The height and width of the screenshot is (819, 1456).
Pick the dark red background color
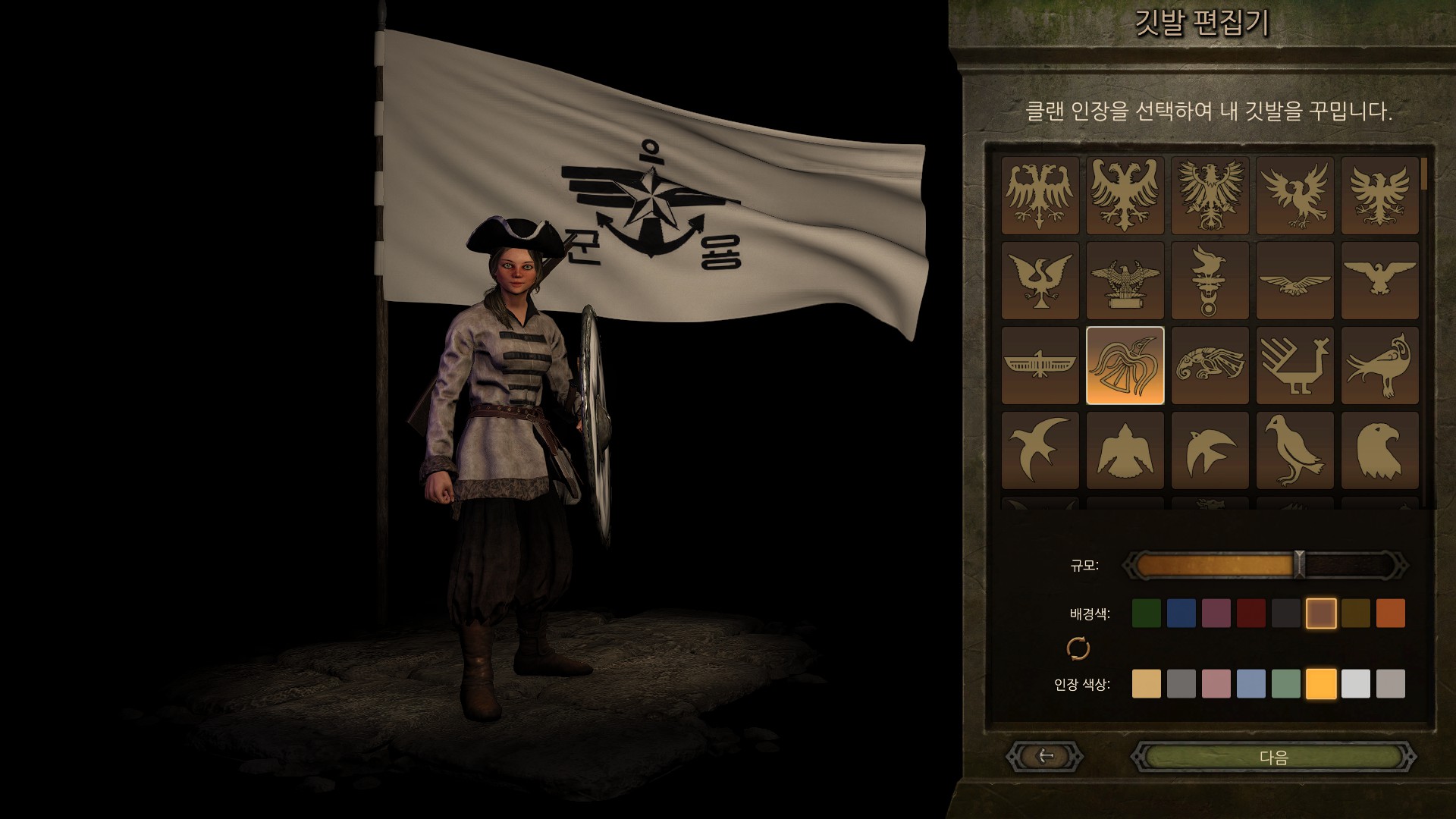coord(1250,613)
